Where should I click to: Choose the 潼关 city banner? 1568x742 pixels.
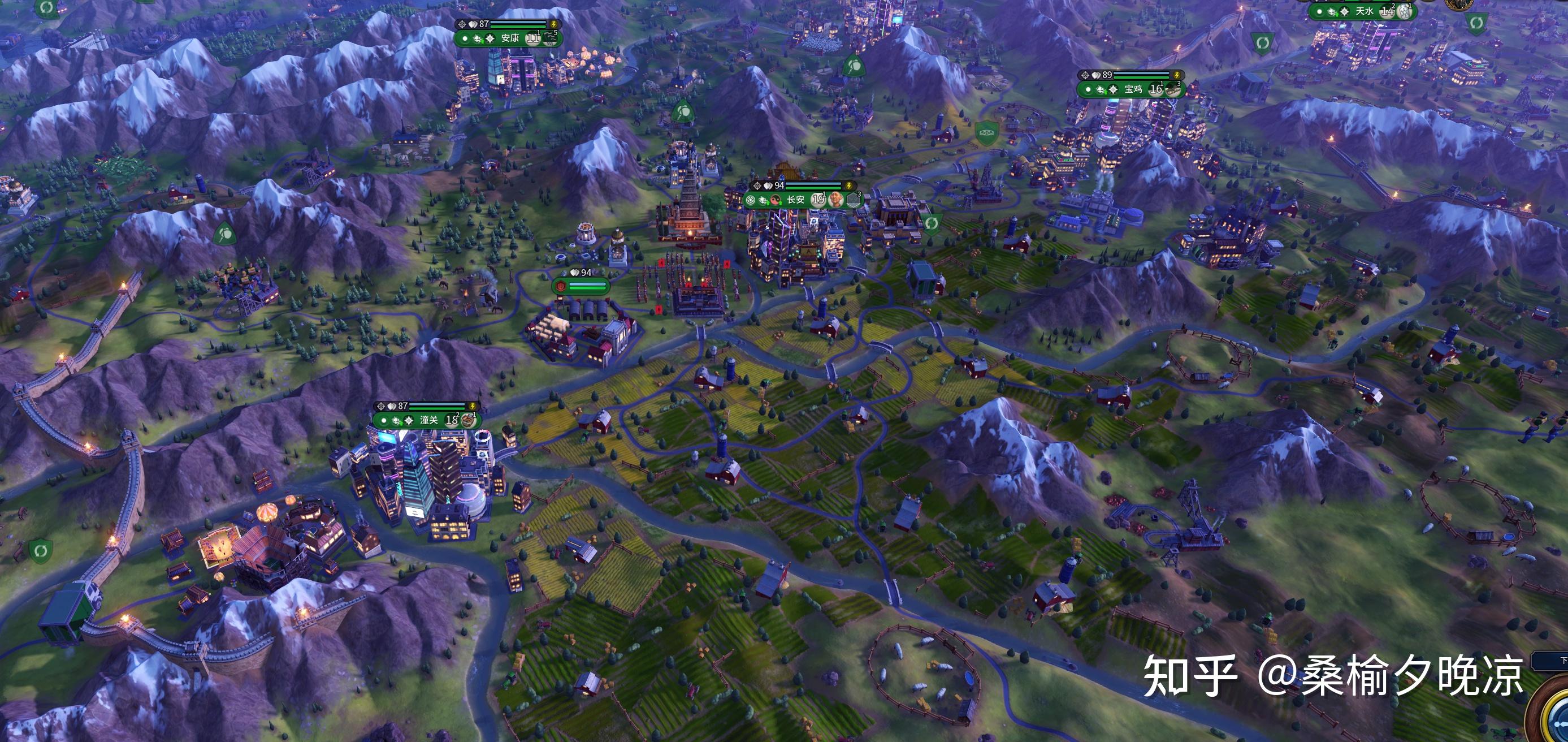(x=428, y=420)
